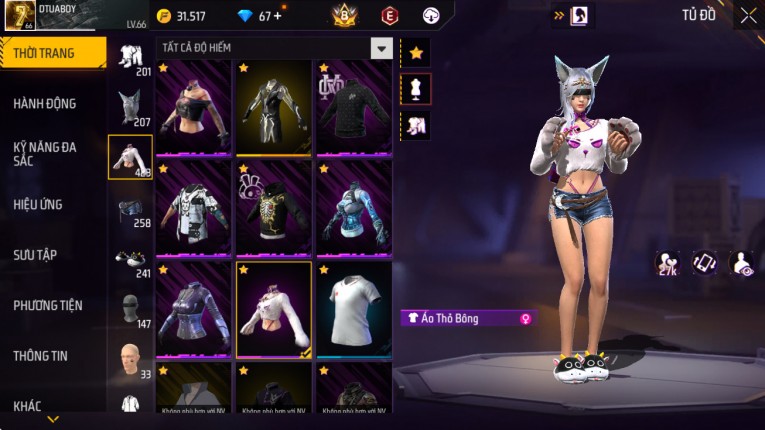Select the plain white t-shirt item
765x430 pixels.
coord(354,308)
